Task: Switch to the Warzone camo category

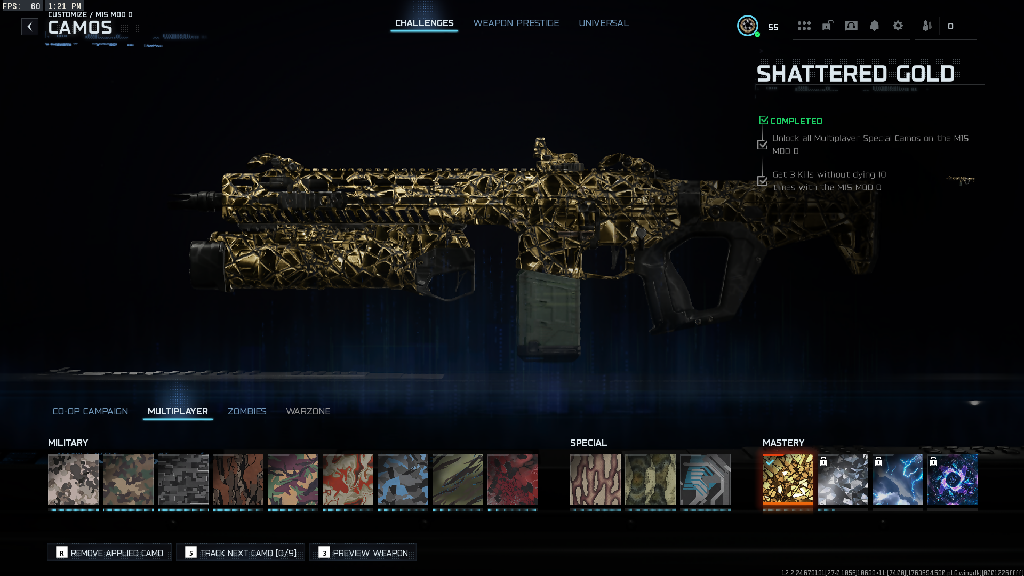Action: point(308,411)
